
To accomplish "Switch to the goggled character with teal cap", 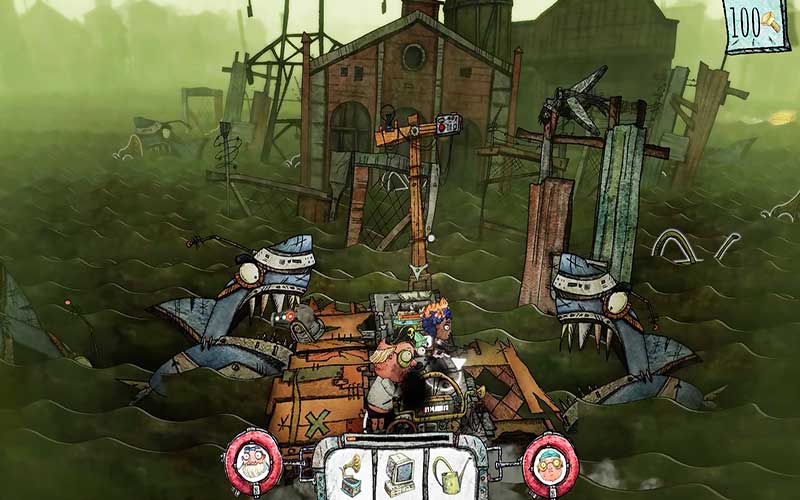I will point(550,463).
